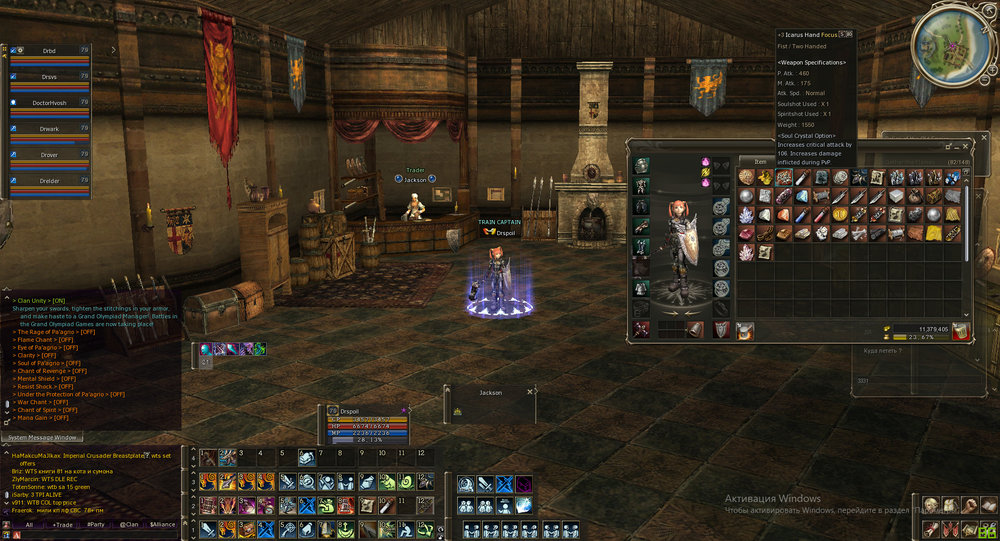Choose the pink crystal cluster item
Image resolution: width=1000 pixels, height=541 pixels.
click(x=746, y=252)
